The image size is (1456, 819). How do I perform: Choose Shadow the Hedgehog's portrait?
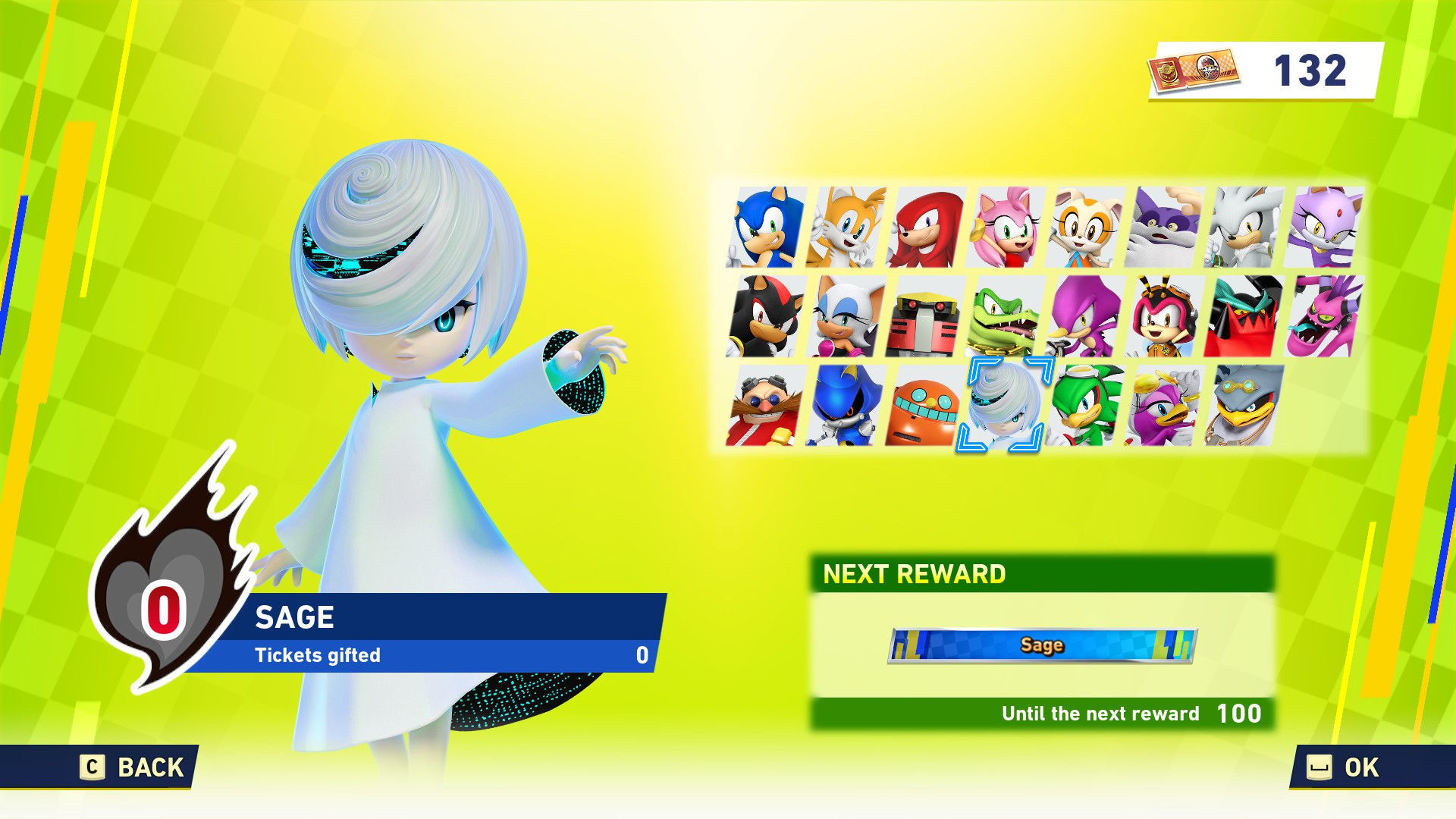766,316
